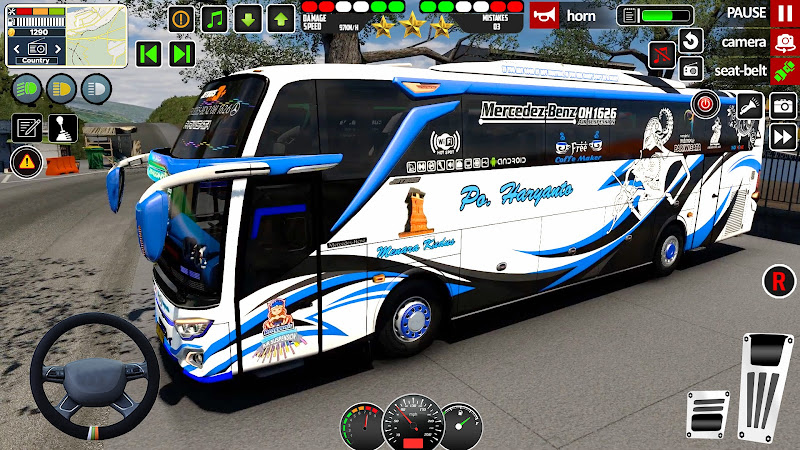The width and height of the screenshot is (800, 450).
Task: Click the green up arrow button
Action: pos(281,18)
